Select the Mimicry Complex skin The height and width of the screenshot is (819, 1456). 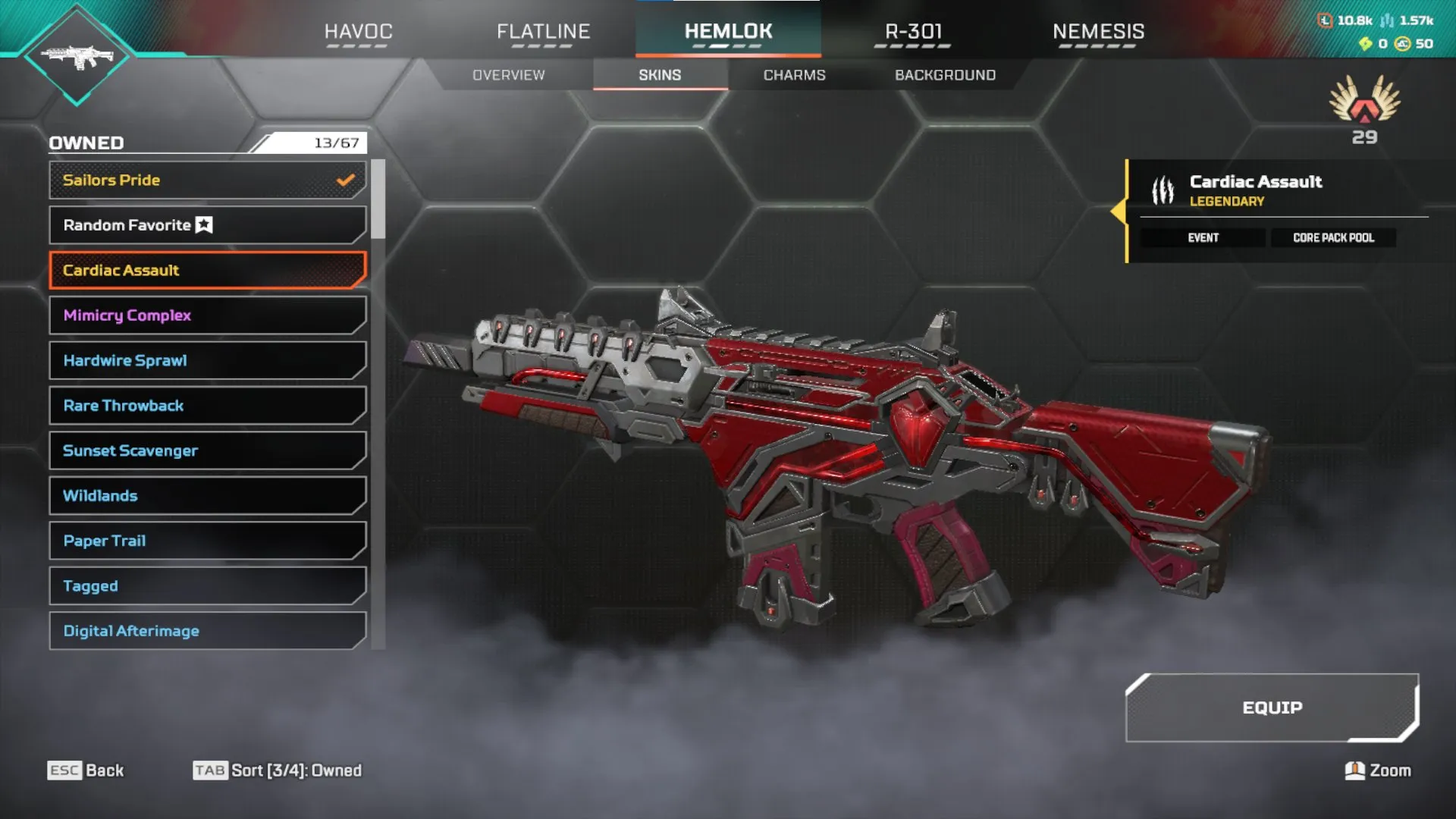point(206,315)
